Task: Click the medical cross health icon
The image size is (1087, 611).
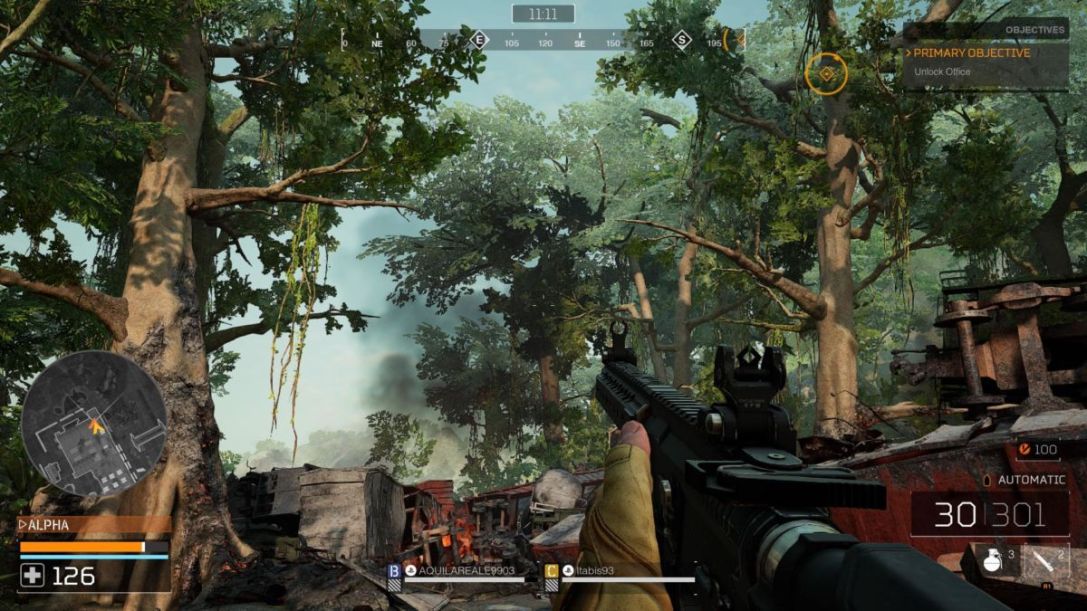Action: click(33, 575)
